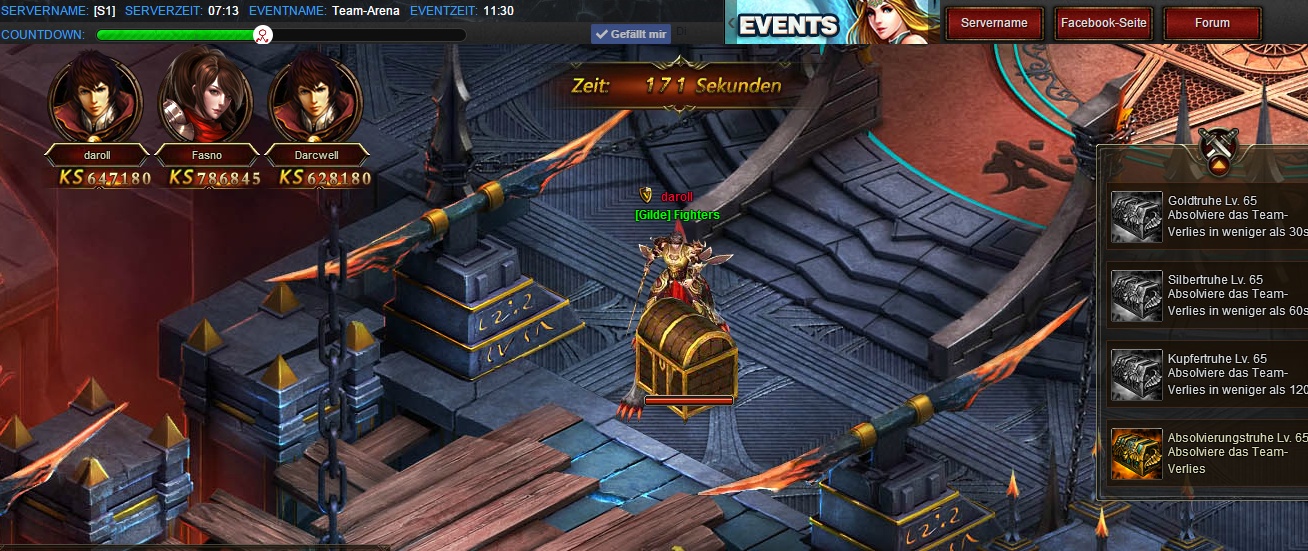Select the Absolvierungstruhe Lv. 65 reward
The image size is (1308, 551).
1138,453
